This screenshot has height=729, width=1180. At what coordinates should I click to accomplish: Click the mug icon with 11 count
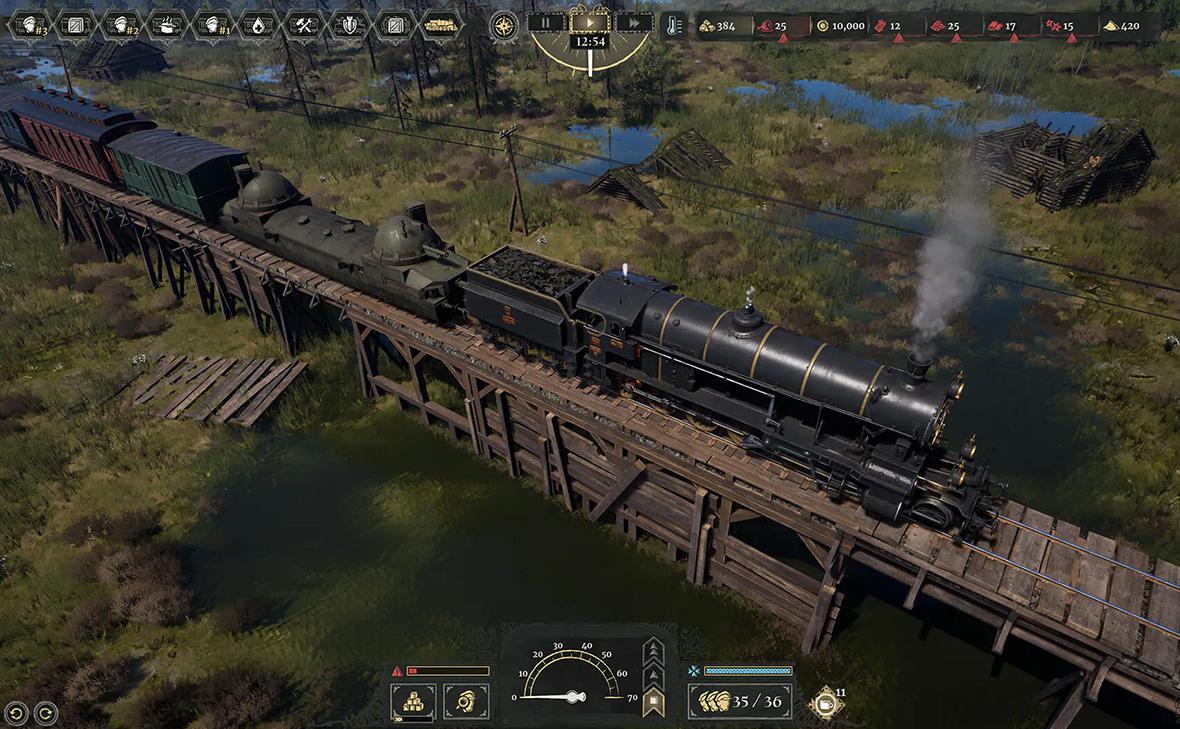[826, 702]
